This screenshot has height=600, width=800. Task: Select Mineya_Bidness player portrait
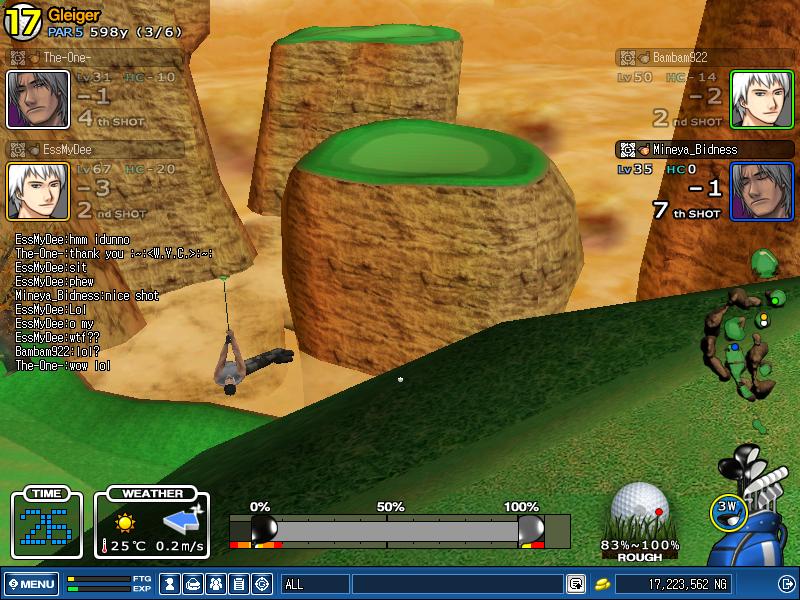pos(761,191)
